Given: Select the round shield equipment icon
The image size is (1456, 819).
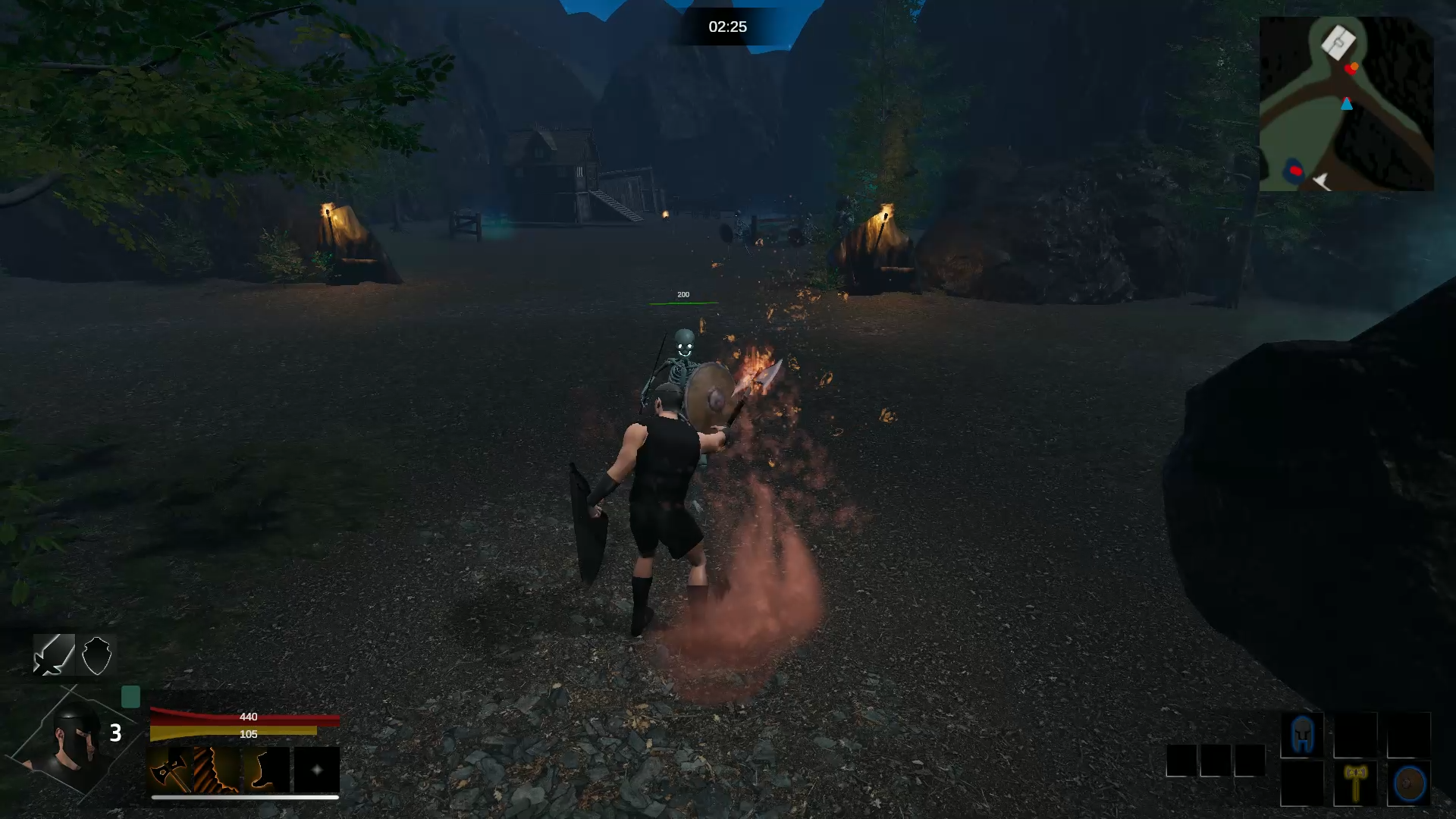Looking at the screenshot, I should coord(1409,781).
